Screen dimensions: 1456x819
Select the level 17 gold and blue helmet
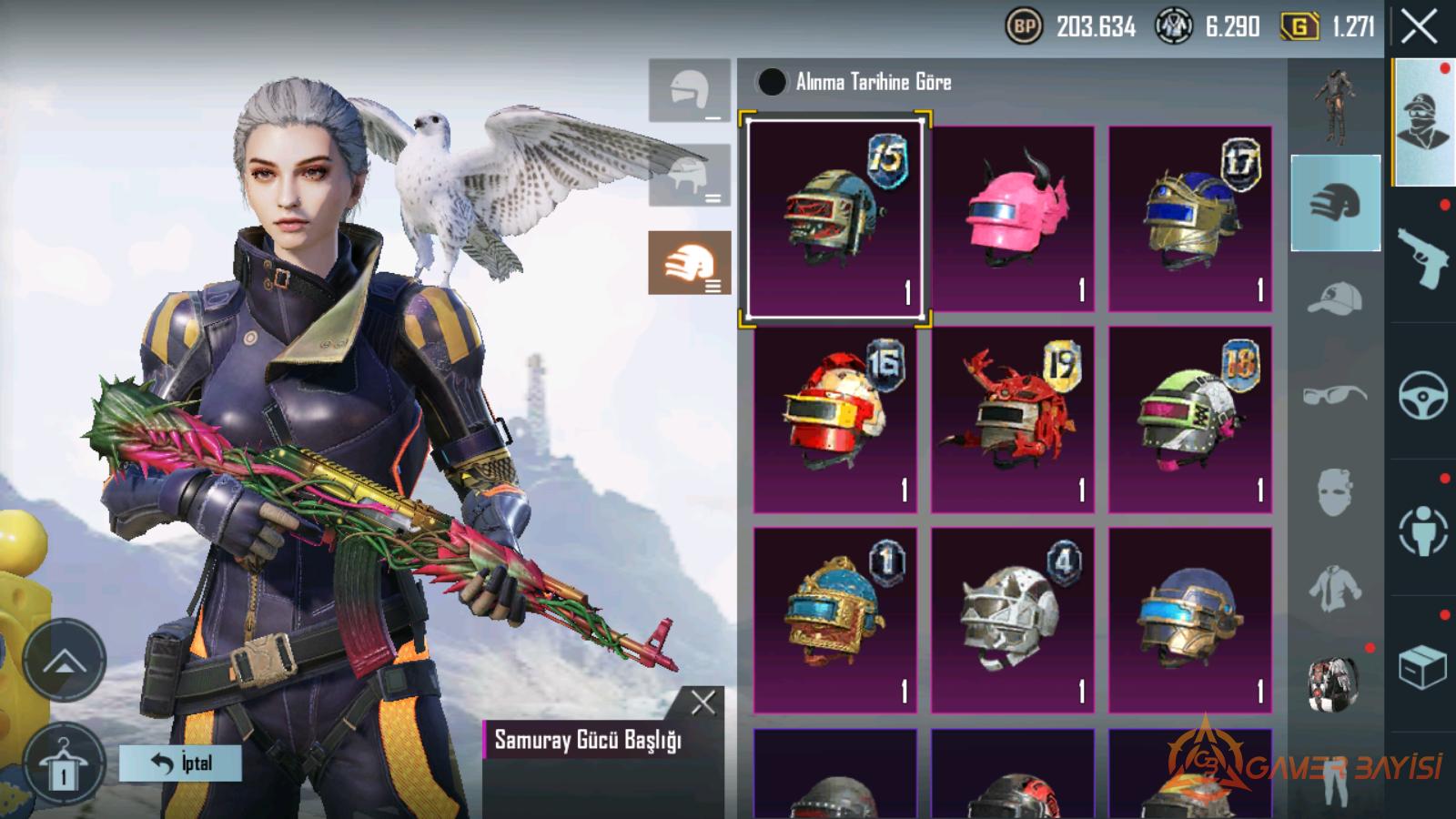[1189, 218]
